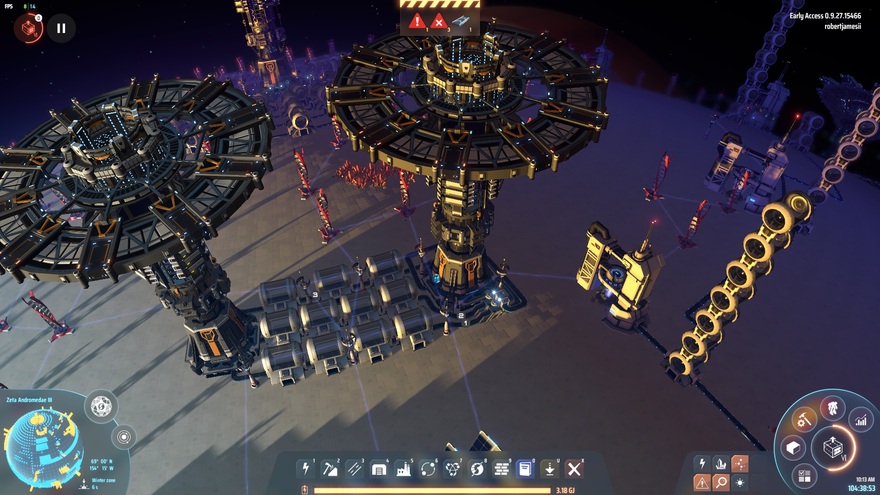Toggle the warning triangle display filter
The height and width of the screenshot is (495, 880).
click(x=702, y=482)
